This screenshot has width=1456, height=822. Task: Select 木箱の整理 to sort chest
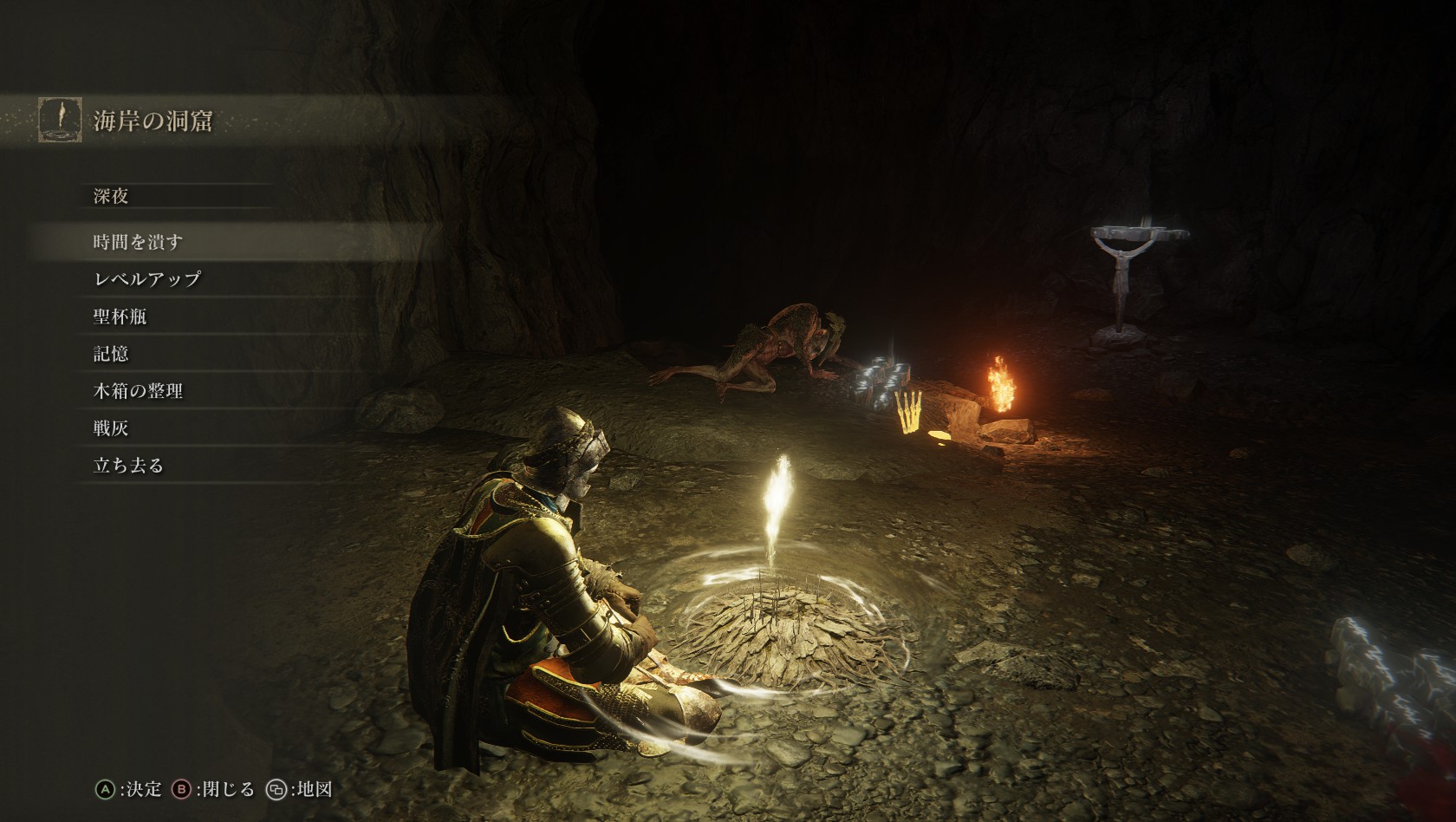[139, 391]
